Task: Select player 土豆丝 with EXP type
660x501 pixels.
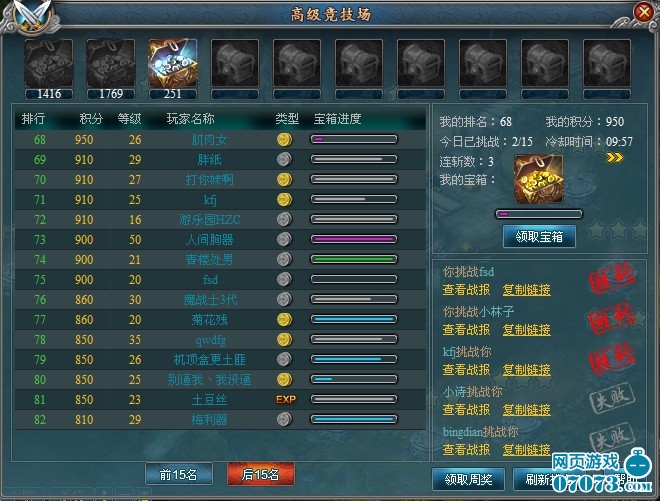Action: tap(210, 399)
